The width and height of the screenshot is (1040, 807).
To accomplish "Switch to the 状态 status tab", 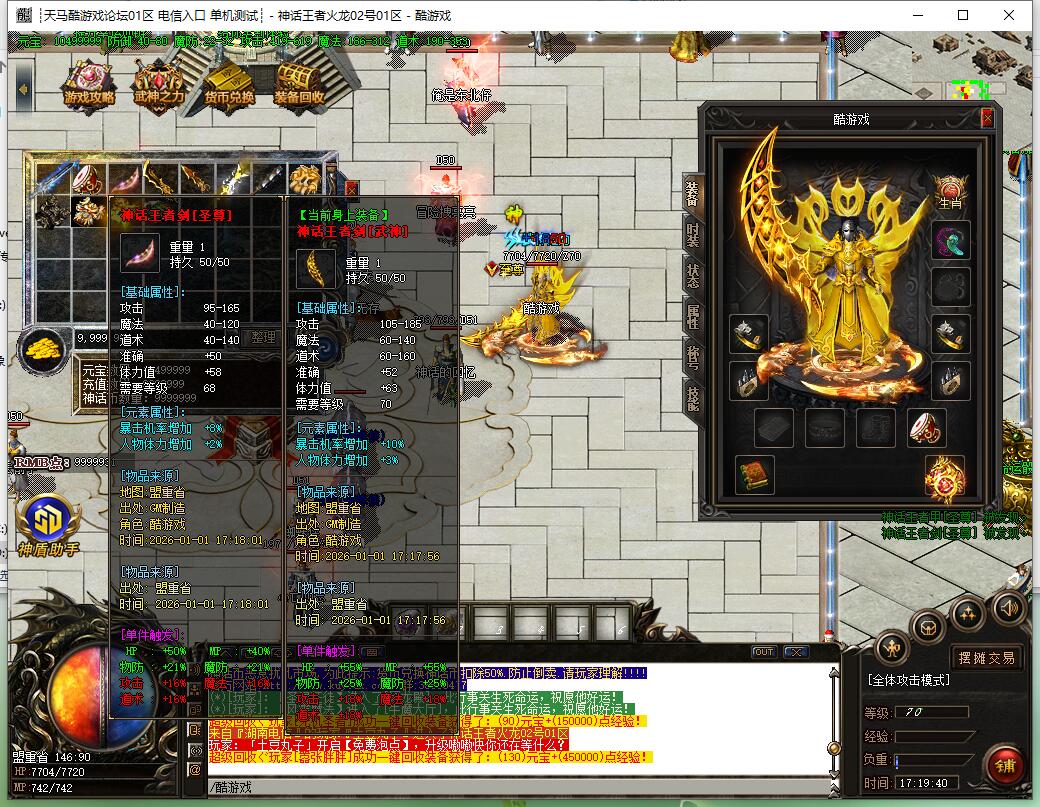I will click(x=692, y=276).
